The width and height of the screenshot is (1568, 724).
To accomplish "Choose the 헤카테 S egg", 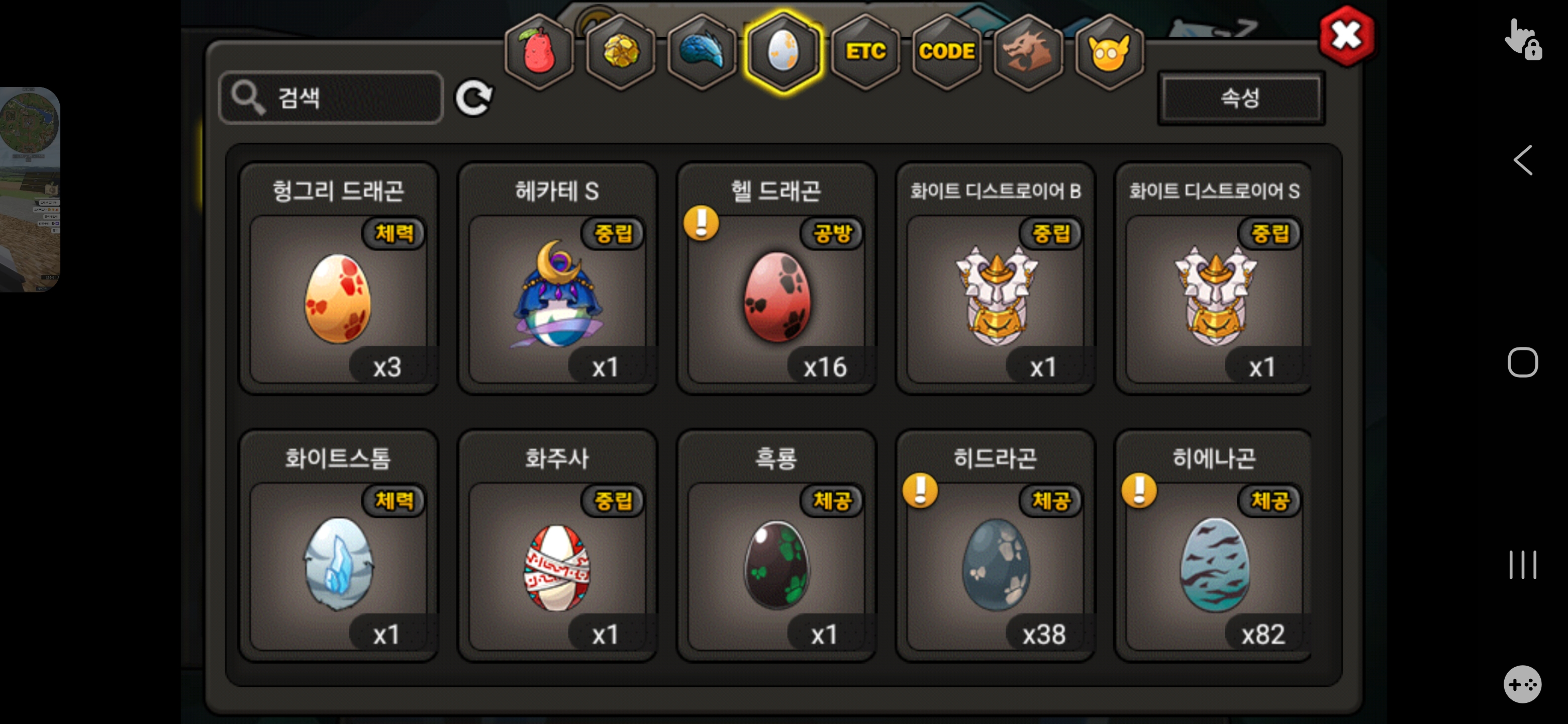I will coord(557,298).
